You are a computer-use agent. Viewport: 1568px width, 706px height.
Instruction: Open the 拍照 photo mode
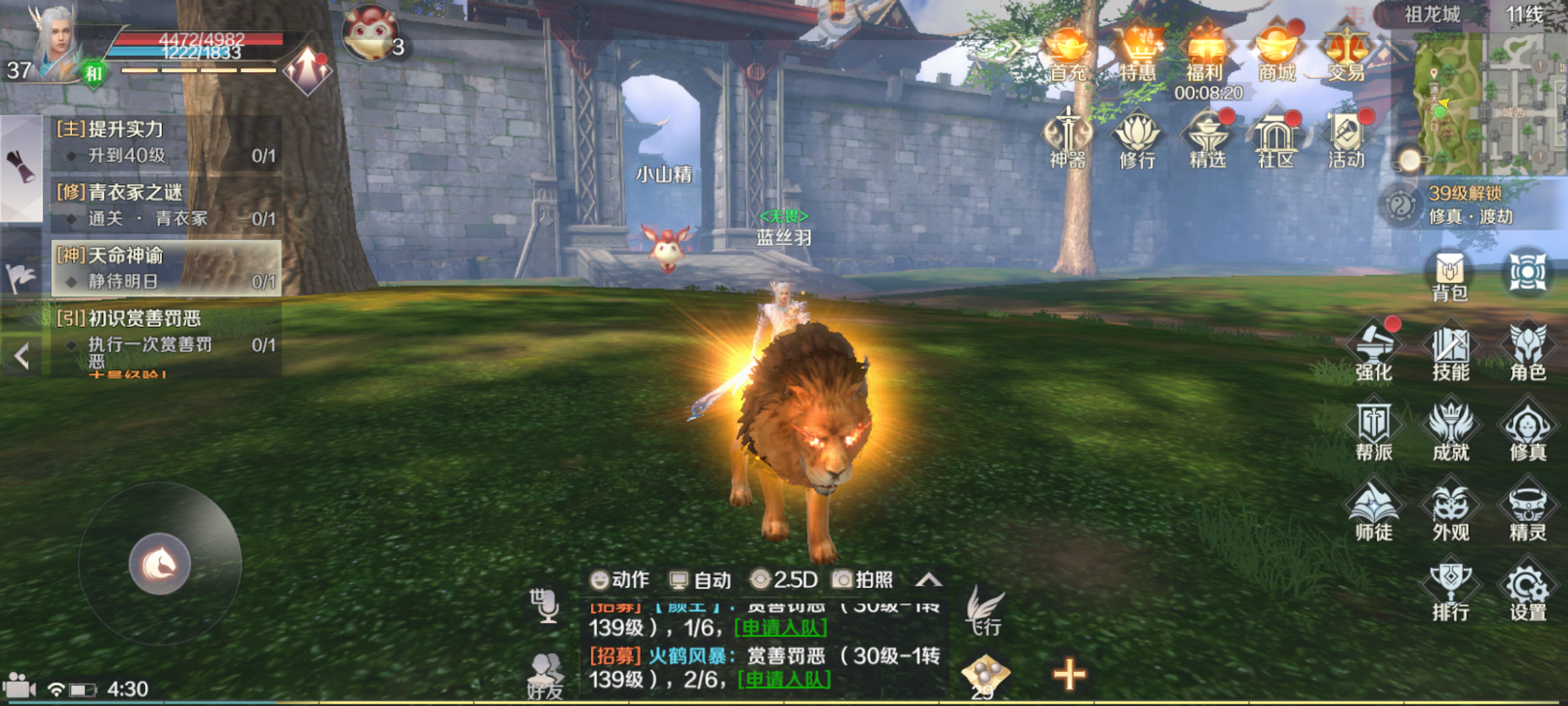pos(863,580)
